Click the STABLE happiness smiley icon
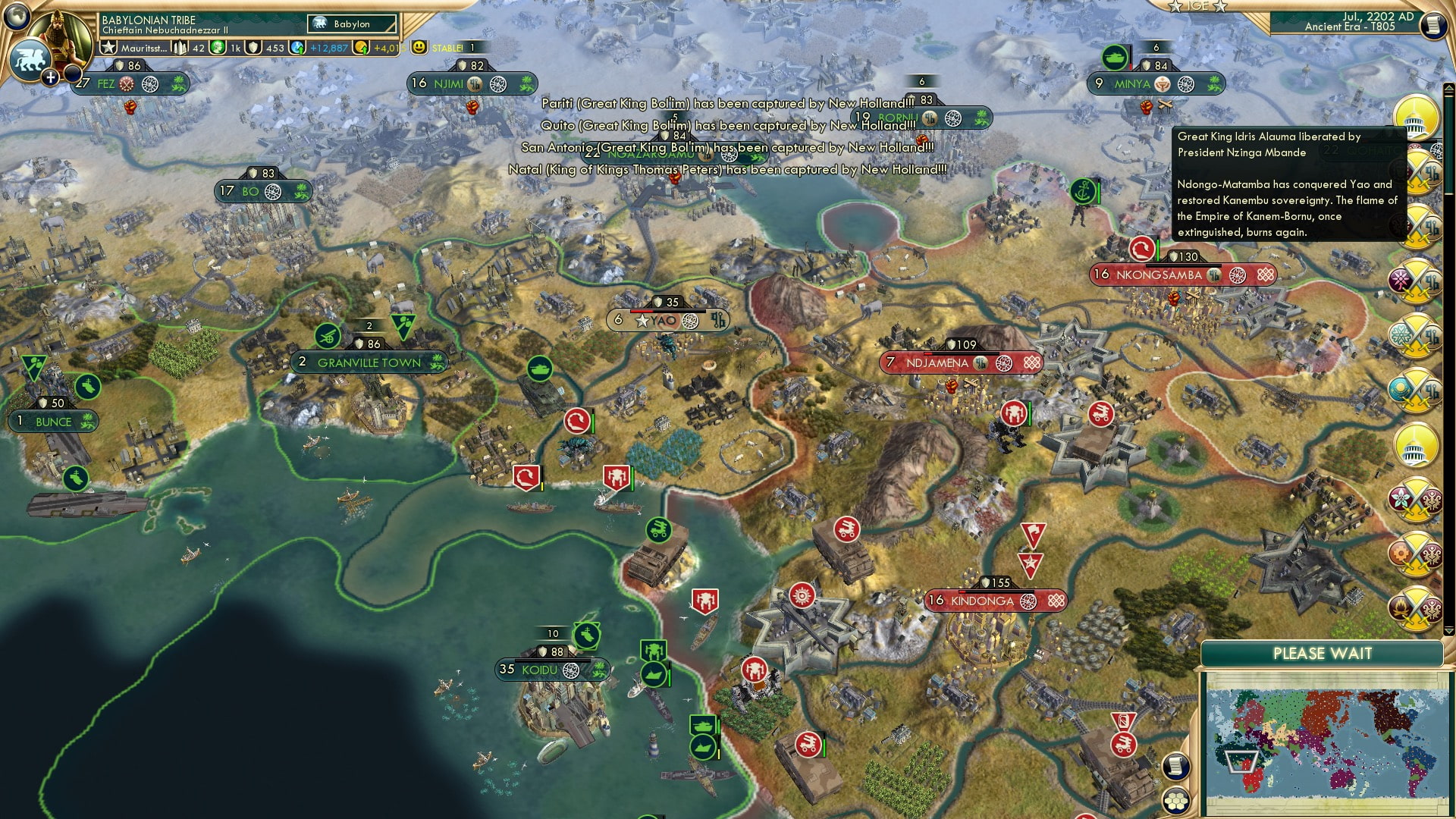This screenshot has width=1456, height=819. tap(419, 47)
